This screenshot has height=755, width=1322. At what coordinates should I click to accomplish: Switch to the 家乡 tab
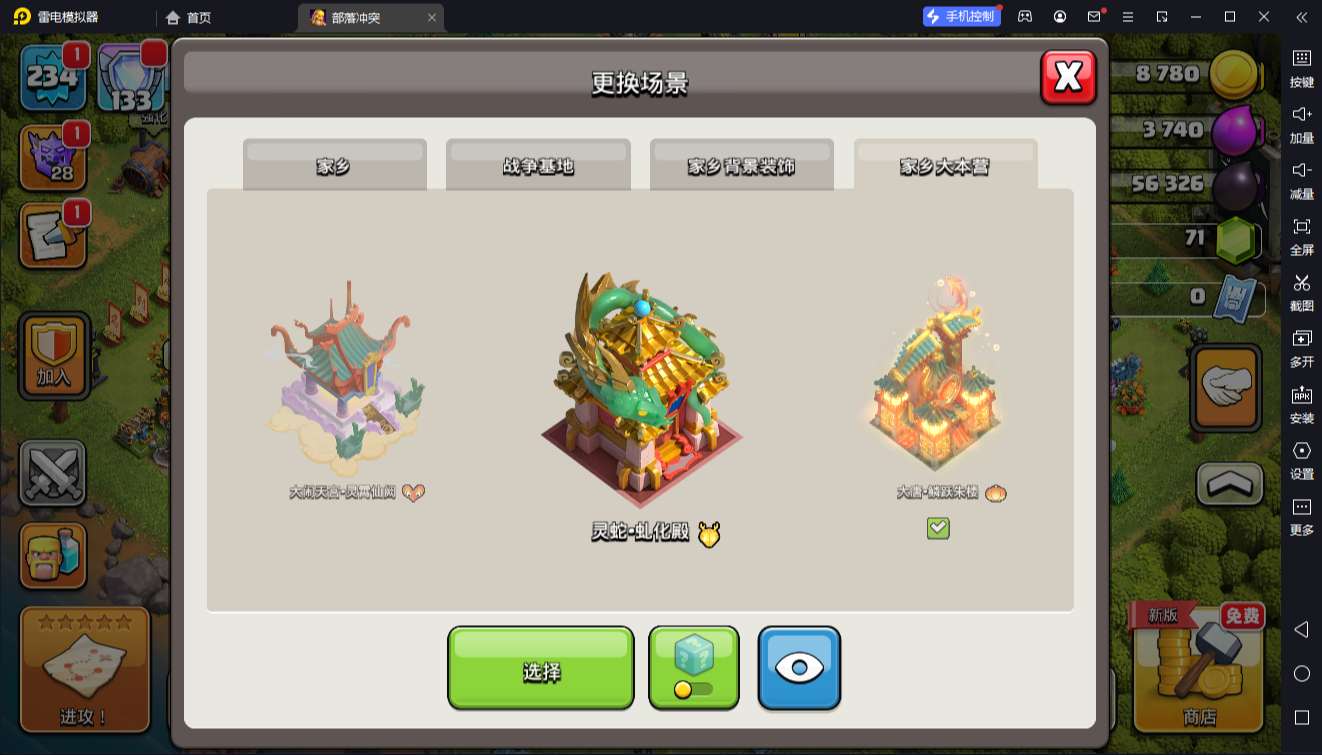click(334, 165)
